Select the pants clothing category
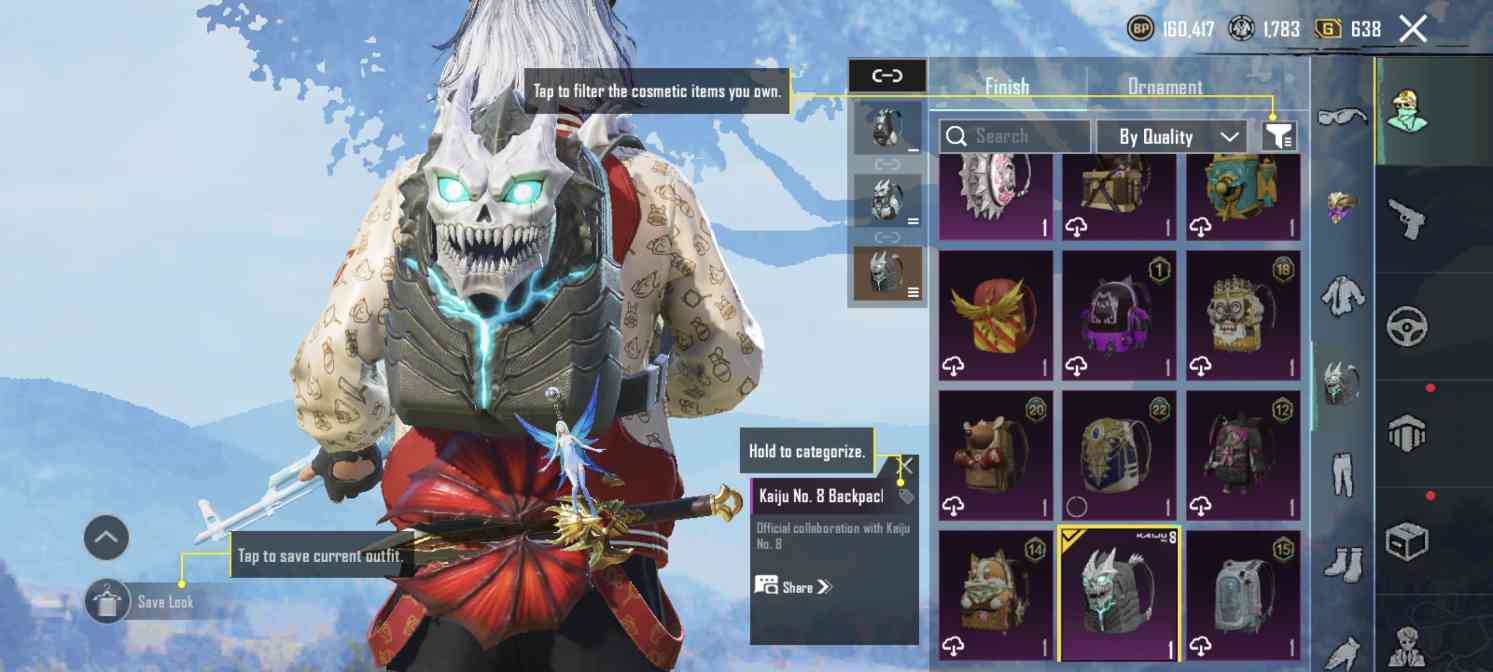1493x672 pixels. [x=1343, y=473]
